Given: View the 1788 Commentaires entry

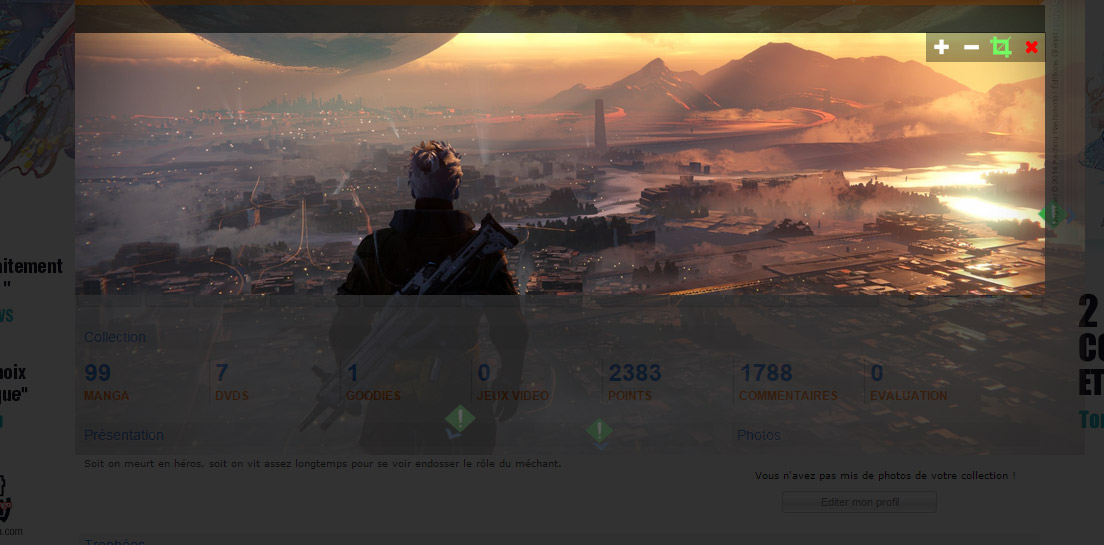Looking at the screenshot, I should coord(766,374).
